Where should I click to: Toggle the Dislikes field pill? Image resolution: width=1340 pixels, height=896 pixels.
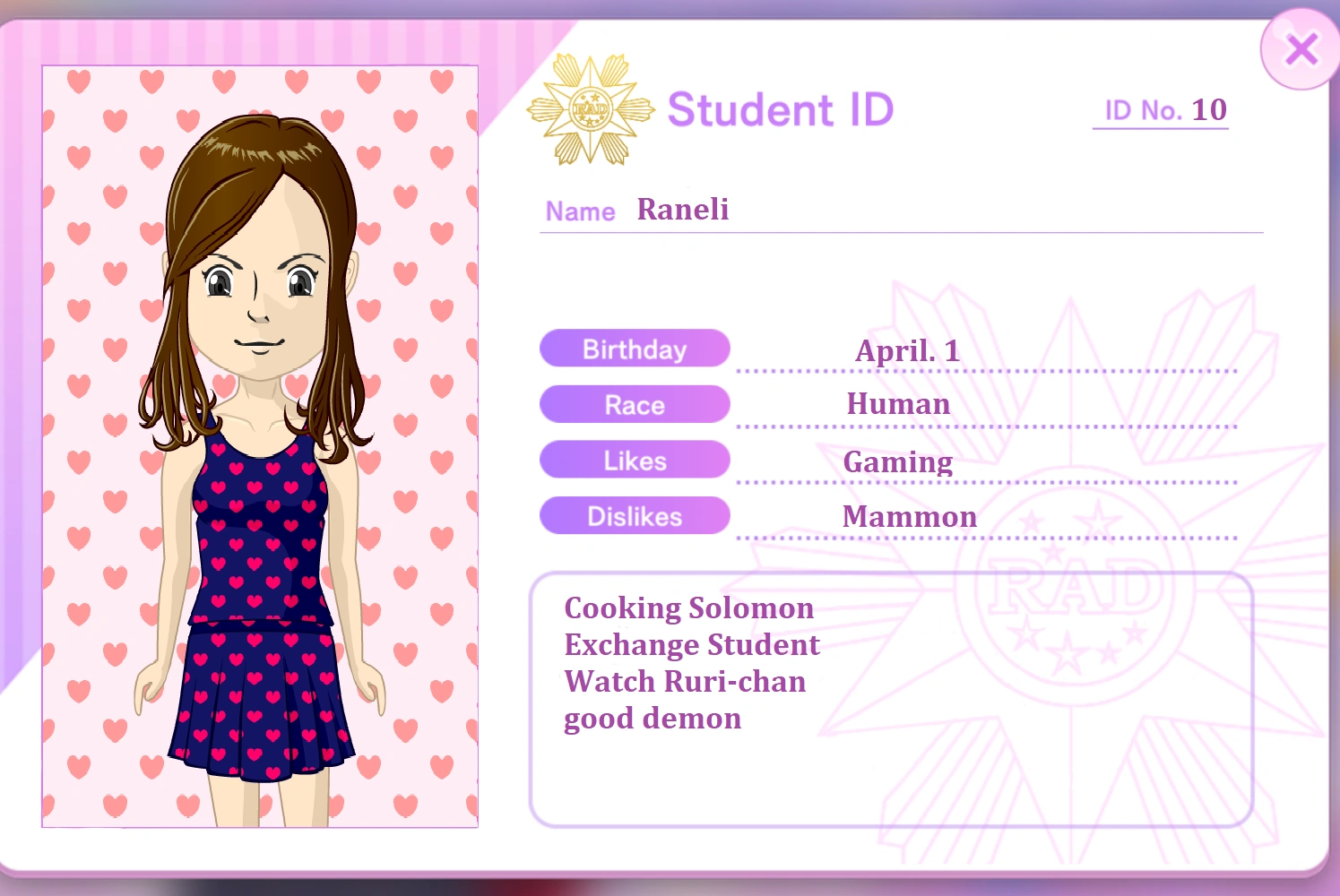(x=634, y=515)
